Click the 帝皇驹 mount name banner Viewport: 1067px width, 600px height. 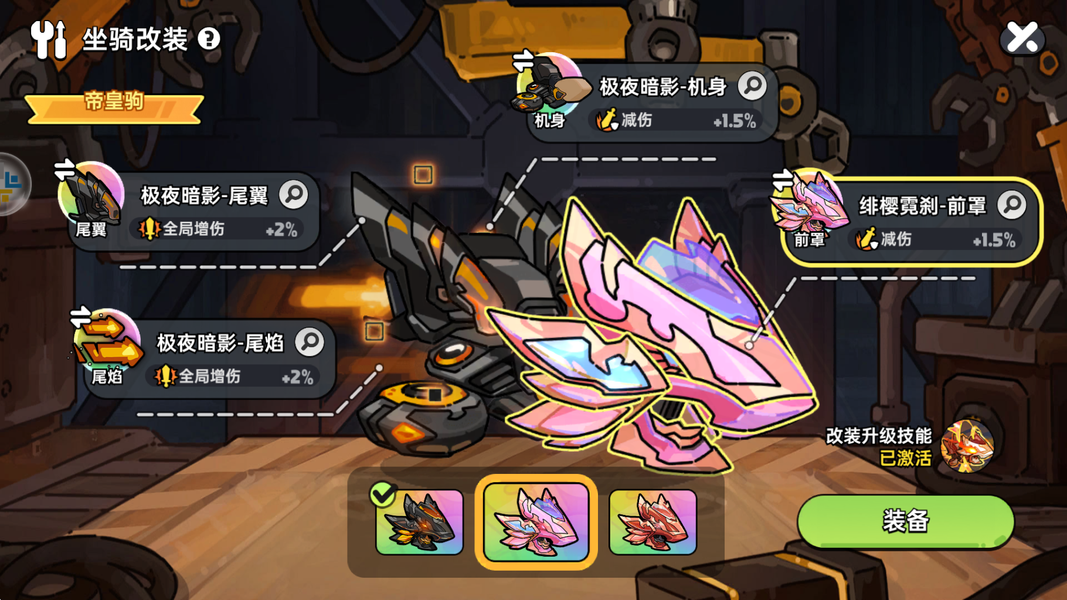[114, 104]
